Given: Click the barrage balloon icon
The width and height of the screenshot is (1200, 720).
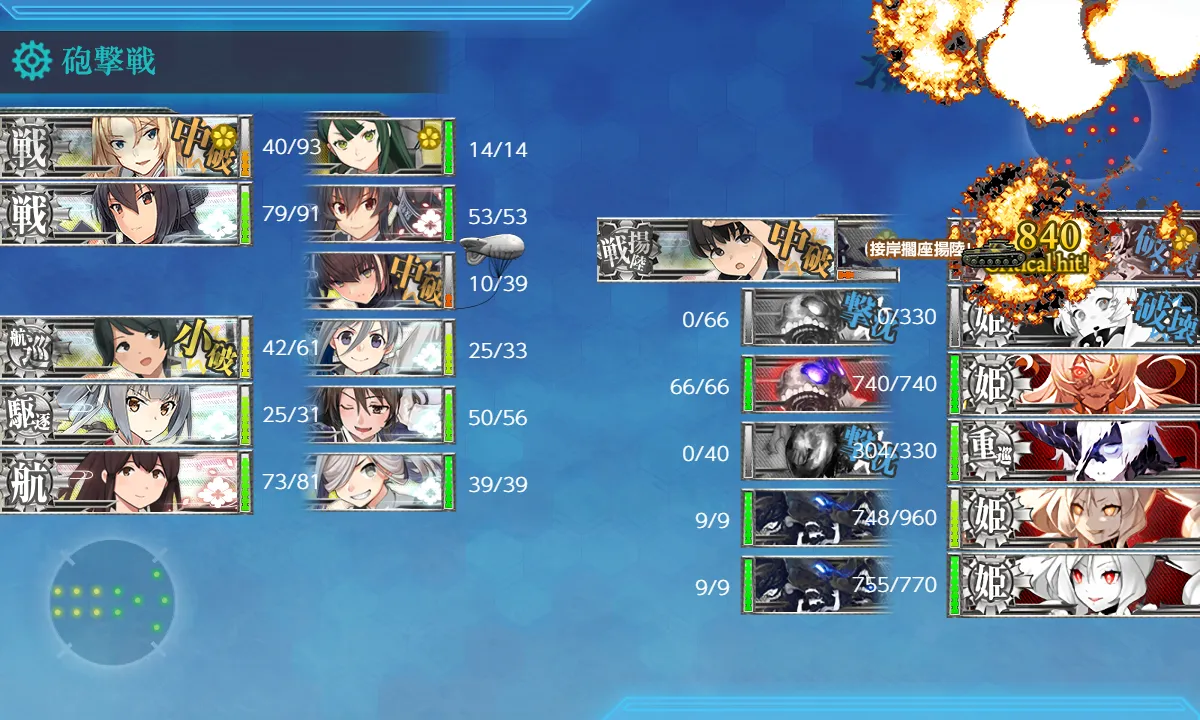Looking at the screenshot, I should (492, 248).
